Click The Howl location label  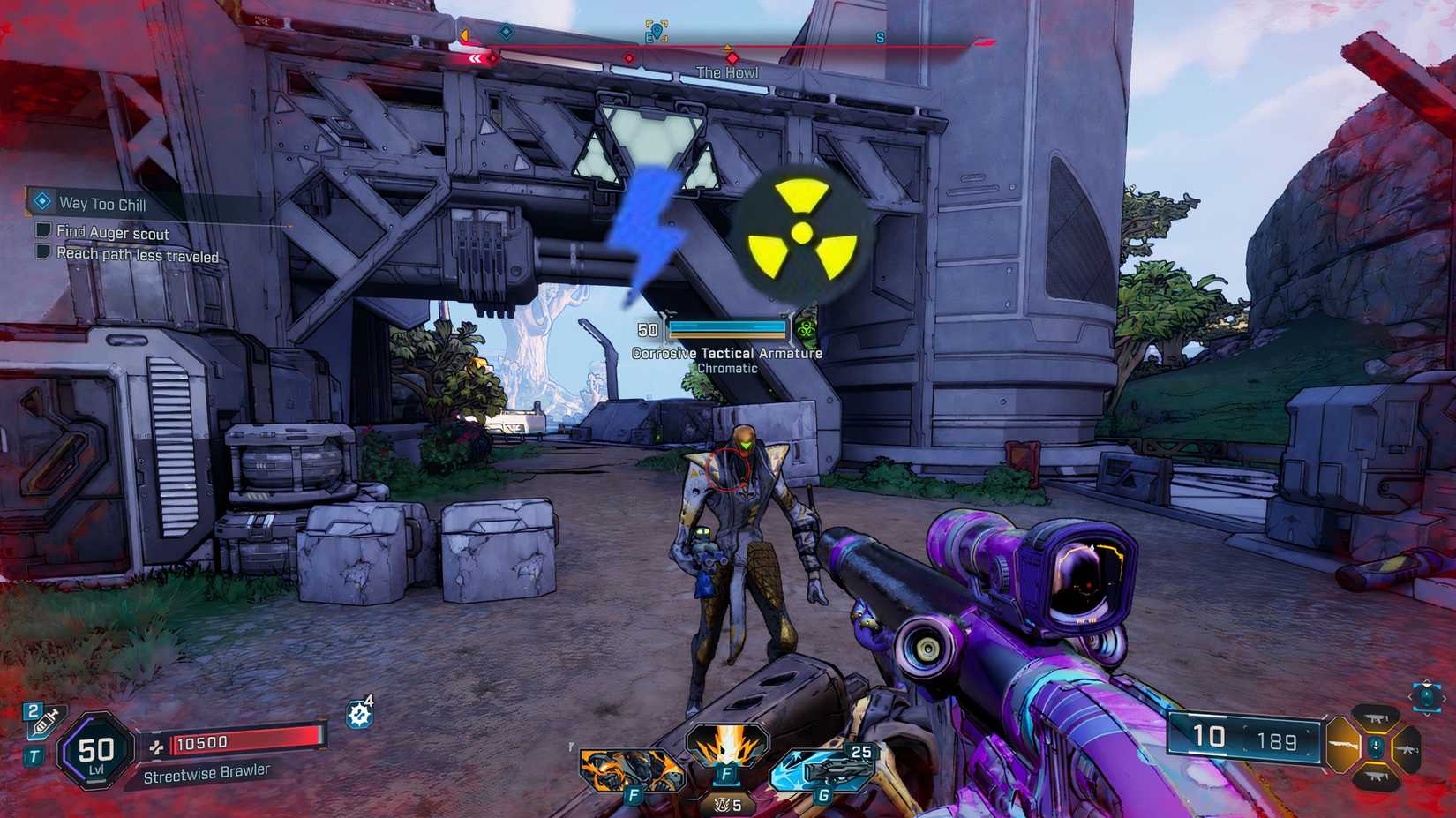pyautogui.click(x=725, y=71)
